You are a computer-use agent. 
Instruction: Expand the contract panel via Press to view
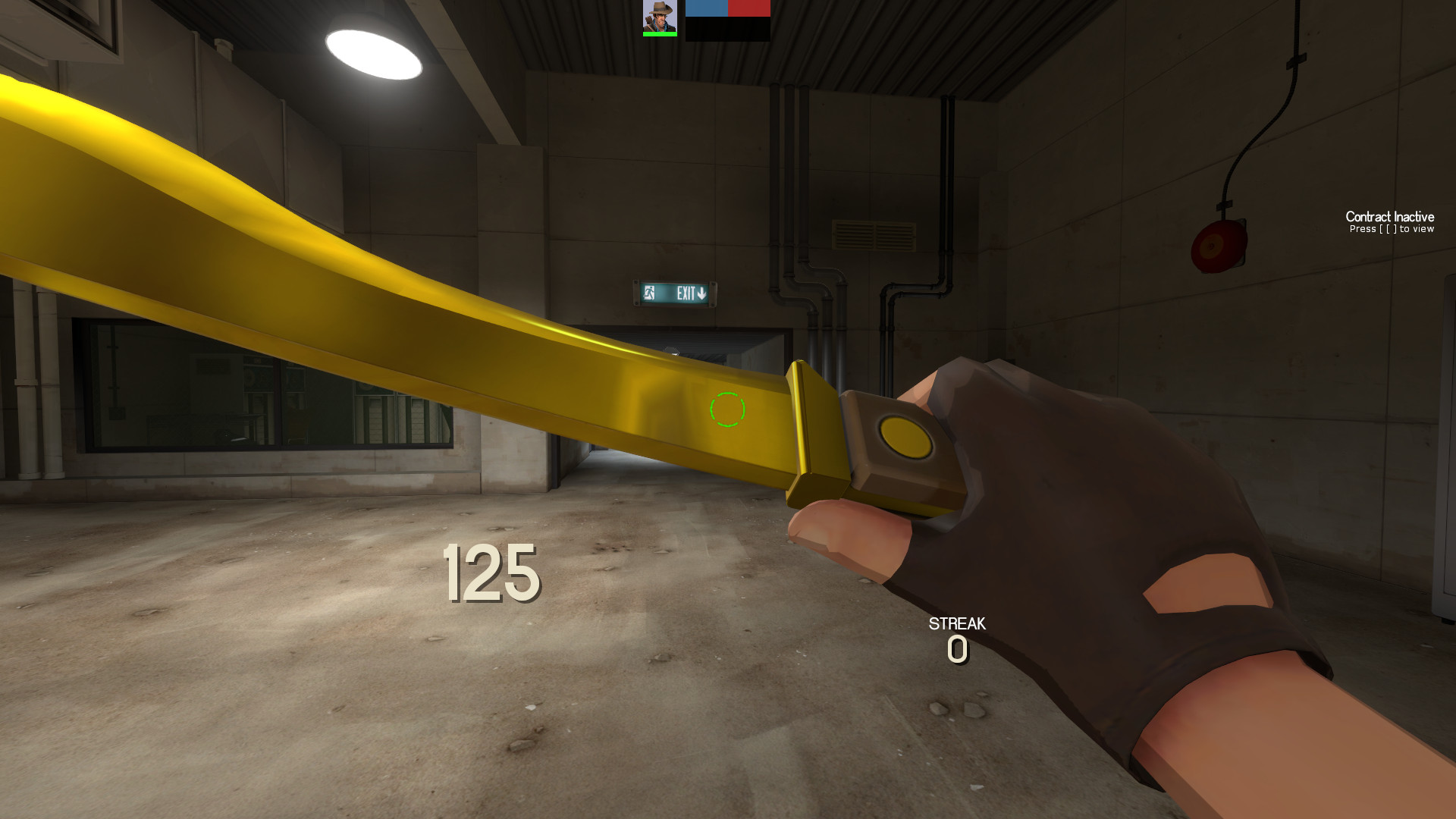pyautogui.click(x=1392, y=229)
